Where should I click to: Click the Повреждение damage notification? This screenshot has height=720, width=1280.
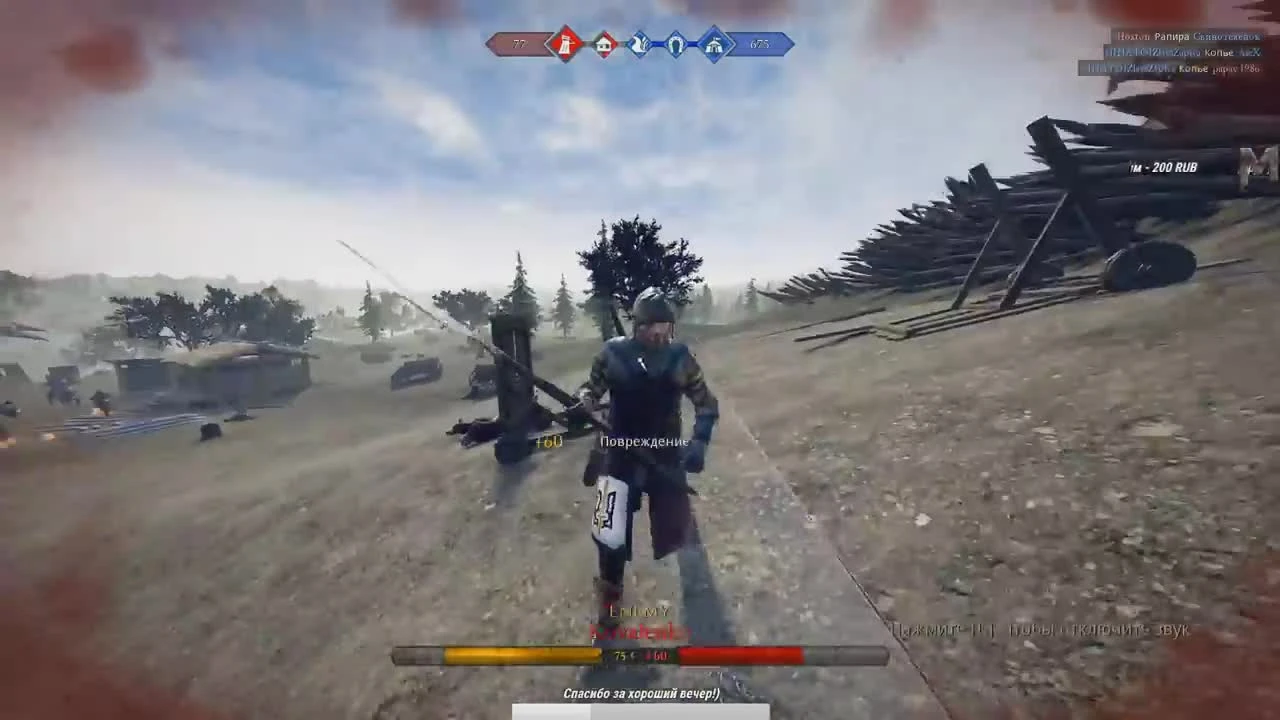[644, 440]
